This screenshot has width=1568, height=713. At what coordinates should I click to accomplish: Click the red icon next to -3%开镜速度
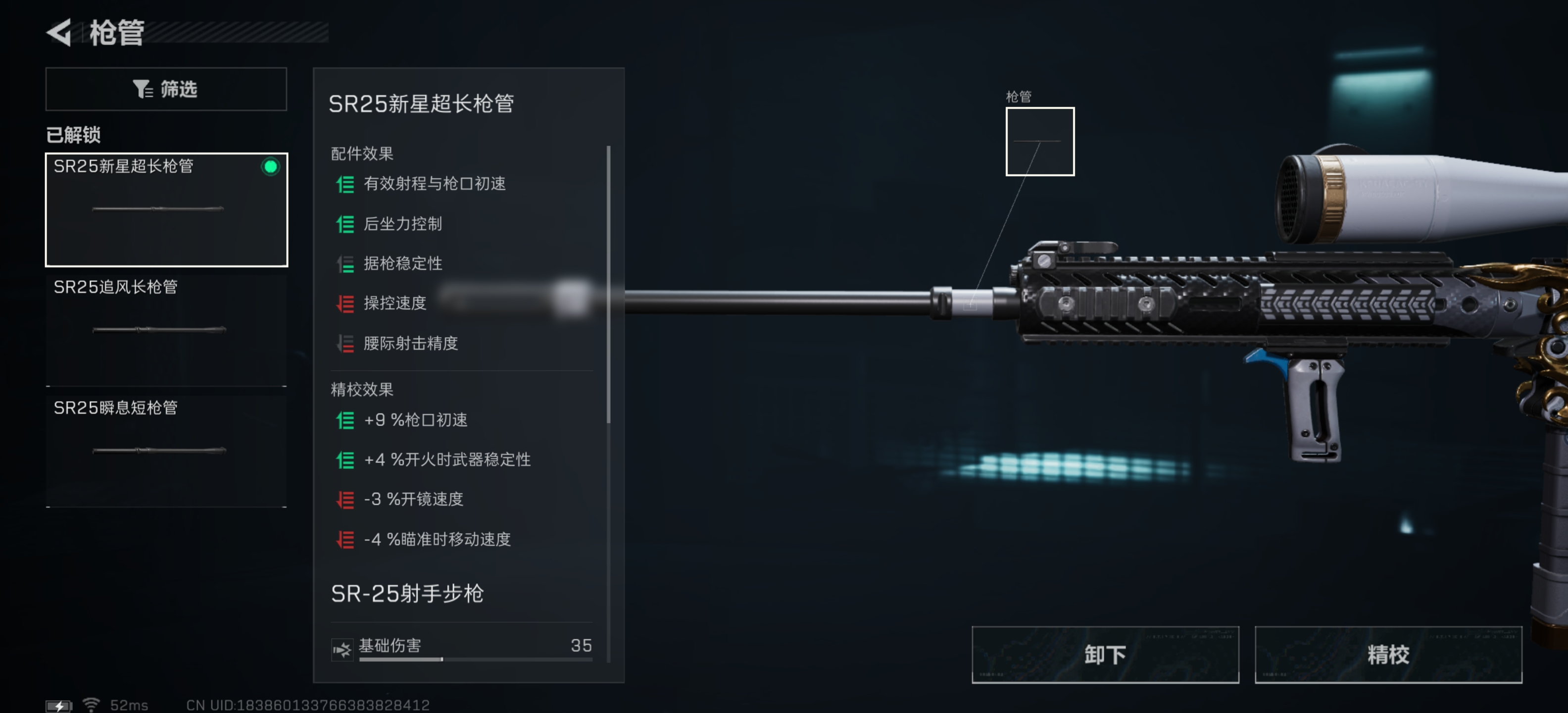[346, 499]
